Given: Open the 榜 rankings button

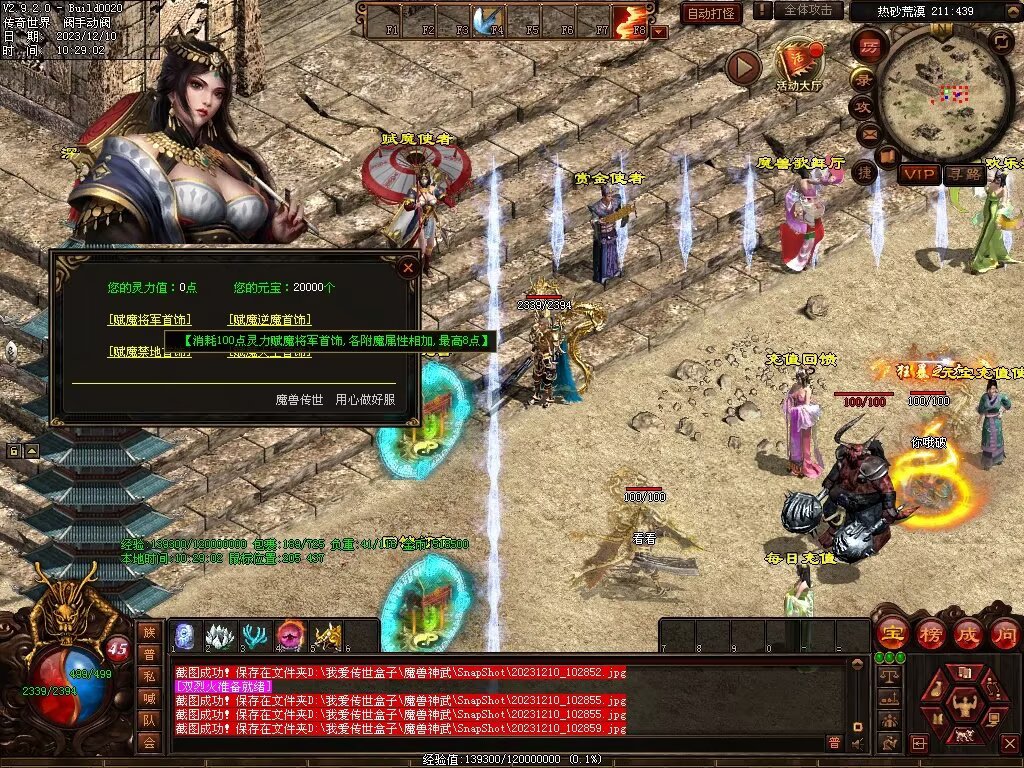Looking at the screenshot, I should [931, 633].
